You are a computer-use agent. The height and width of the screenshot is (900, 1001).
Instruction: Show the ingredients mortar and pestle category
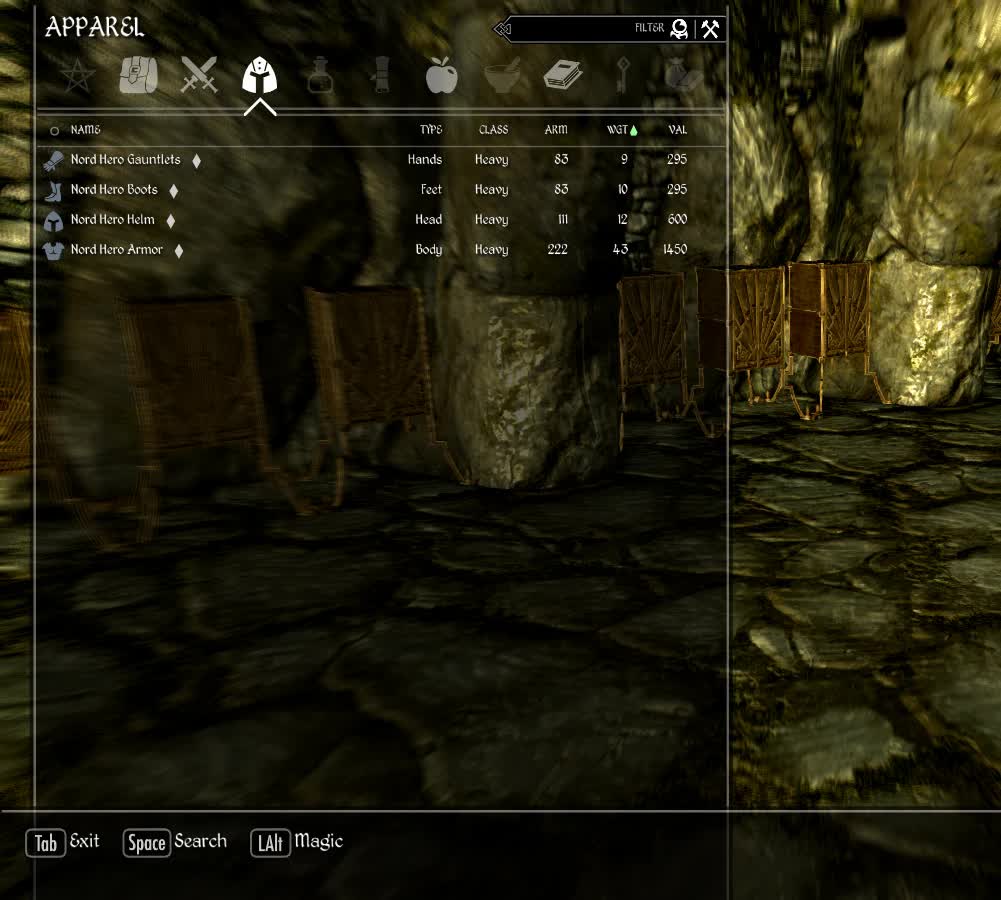coord(502,76)
